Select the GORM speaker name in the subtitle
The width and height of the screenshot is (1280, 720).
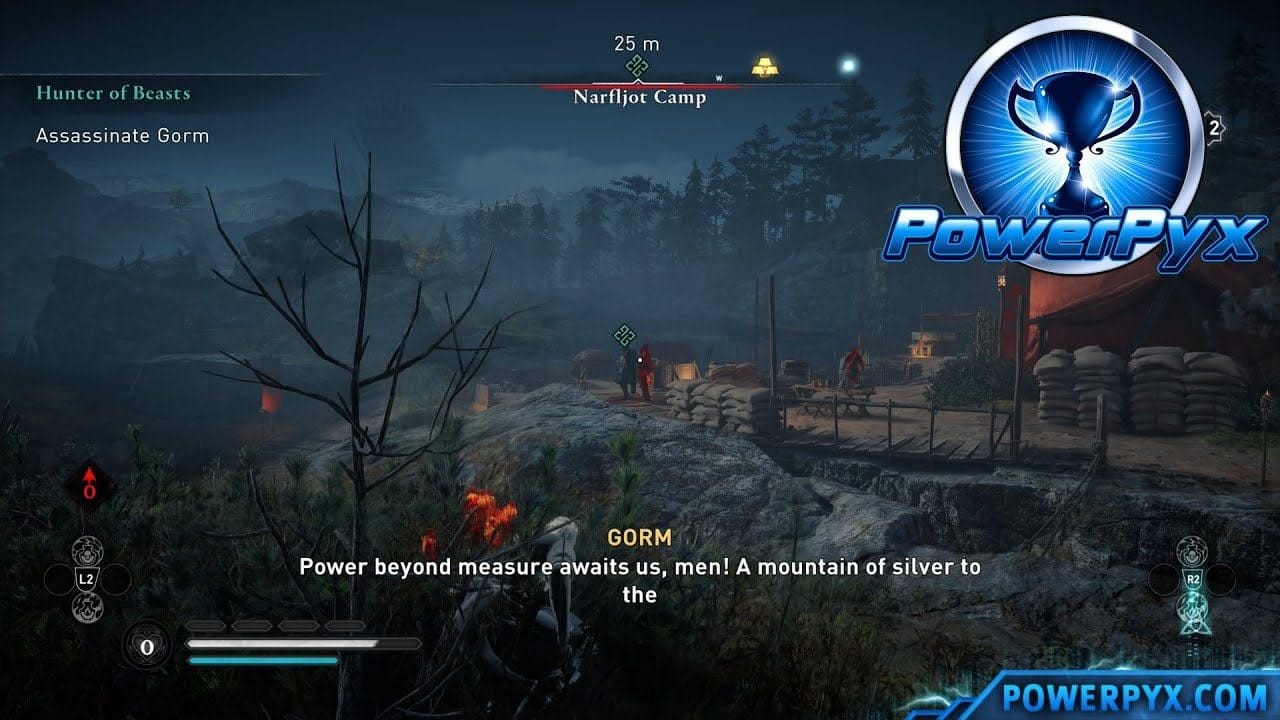coord(638,535)
